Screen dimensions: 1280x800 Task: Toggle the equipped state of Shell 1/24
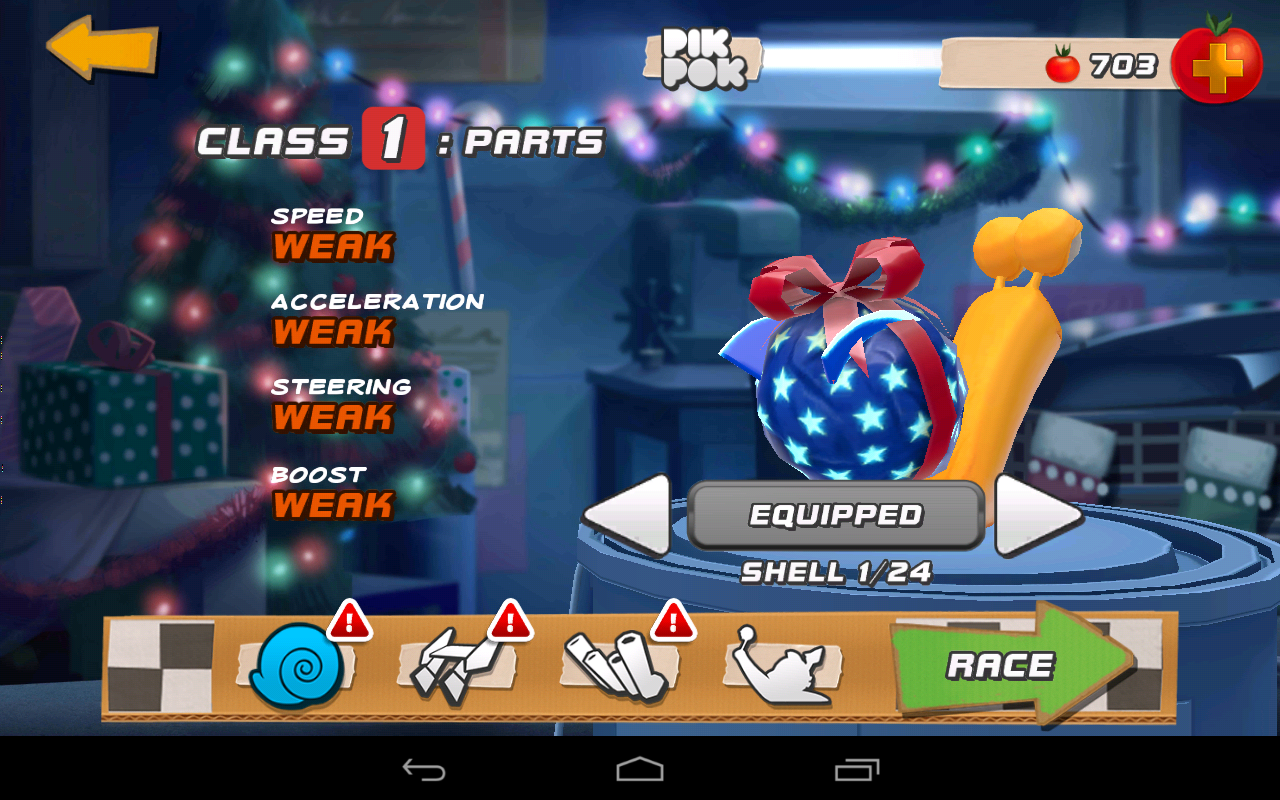pyautogui.click(x=833, y=515)
